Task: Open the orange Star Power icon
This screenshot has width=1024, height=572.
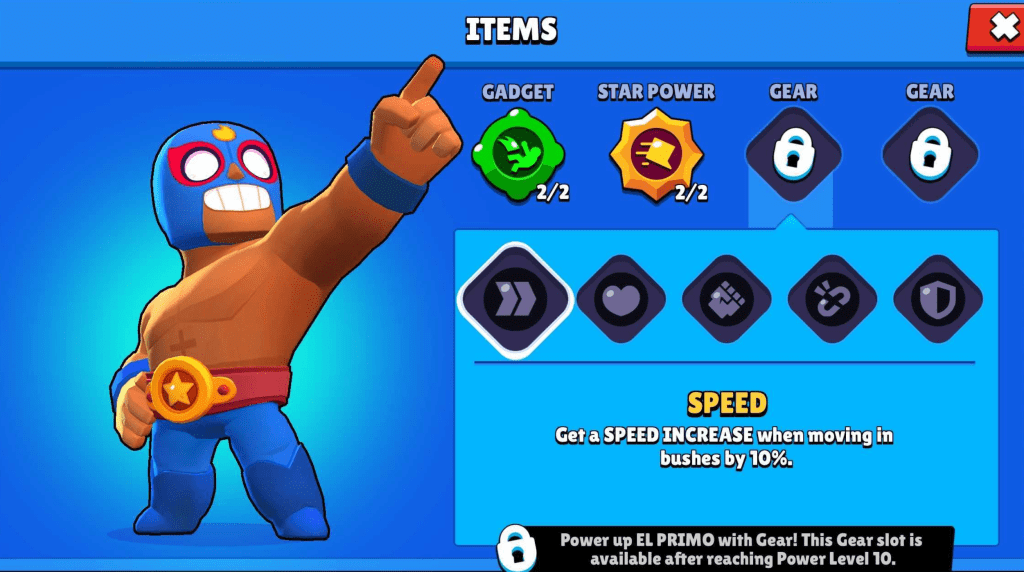Action: [655, 155]
